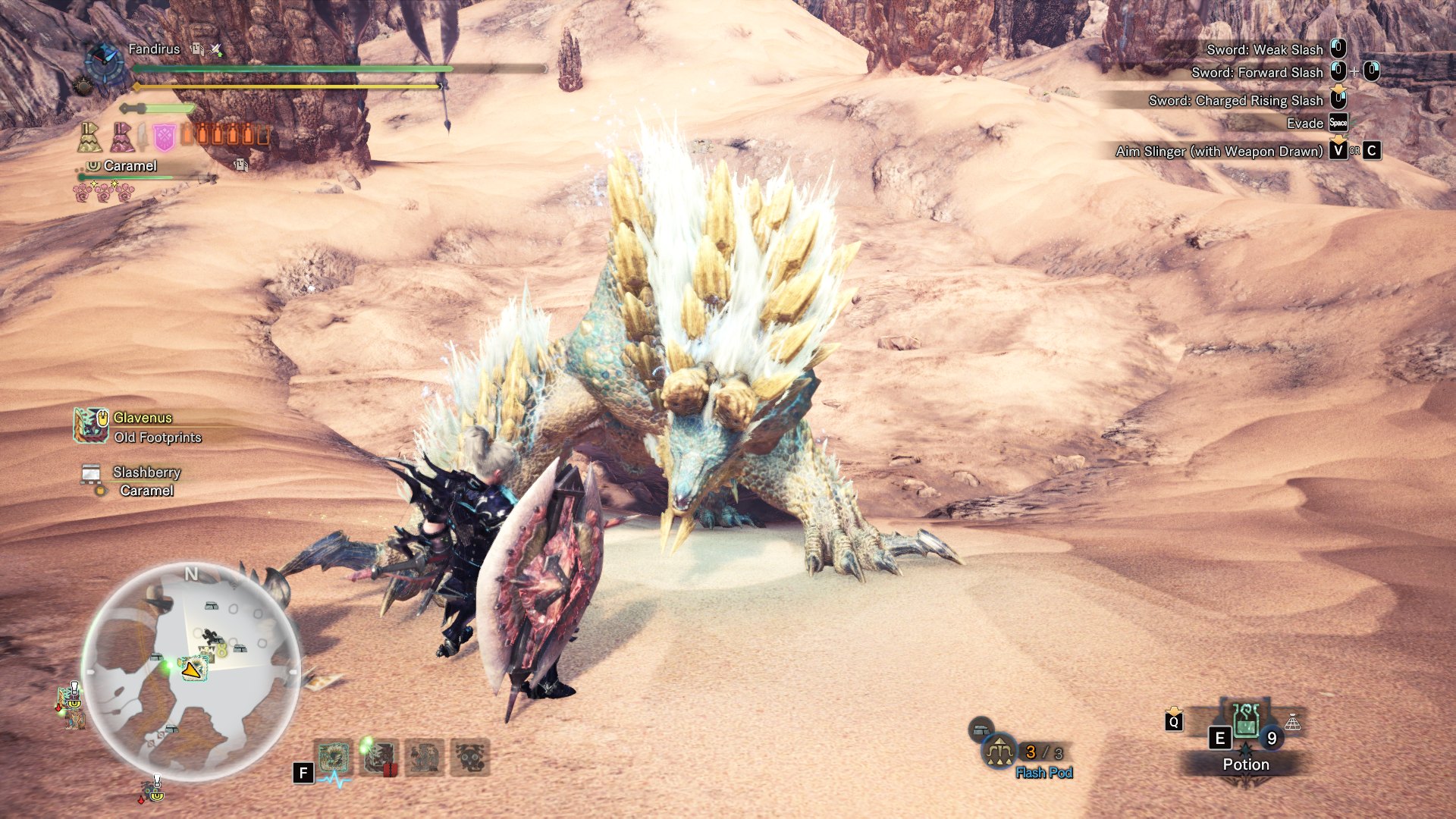Select the first olive sack buff icon
This screenshot has width=1456, height=819.
[x=89, y=137]
